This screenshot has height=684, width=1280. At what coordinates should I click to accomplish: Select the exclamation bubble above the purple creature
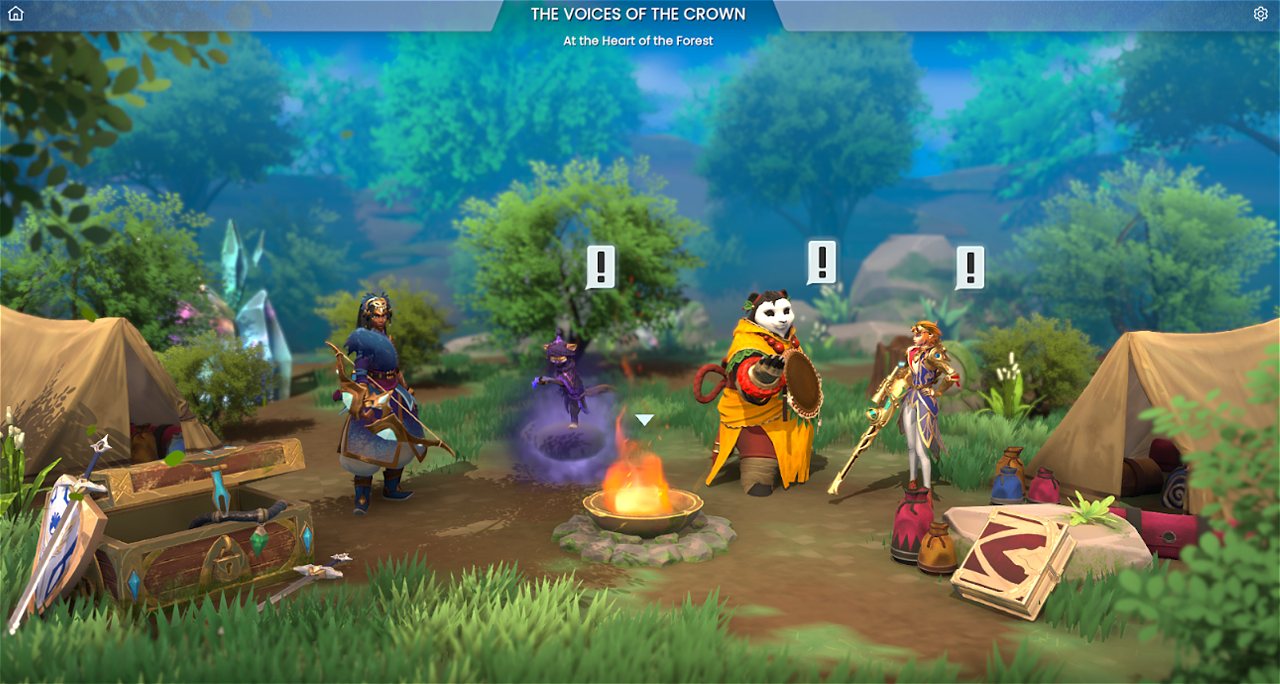point(600,266)
